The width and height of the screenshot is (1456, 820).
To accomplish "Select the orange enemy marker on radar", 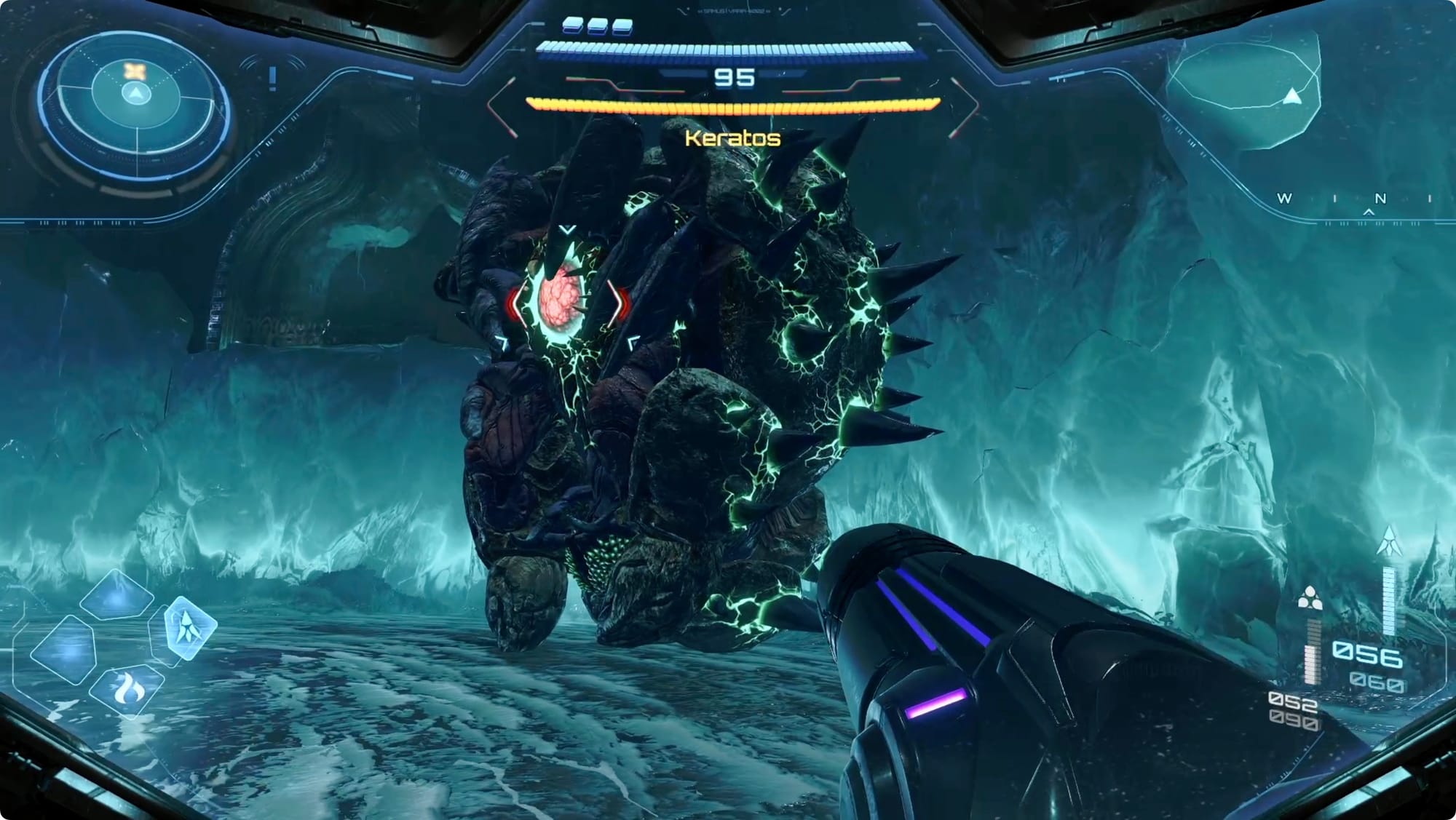I will [135, 71].
